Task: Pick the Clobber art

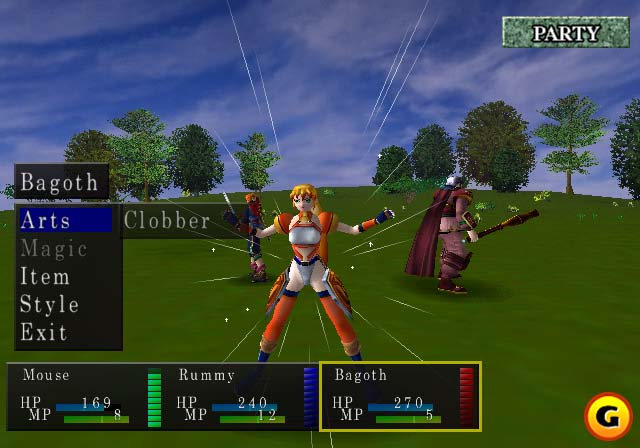Action: 167,220
